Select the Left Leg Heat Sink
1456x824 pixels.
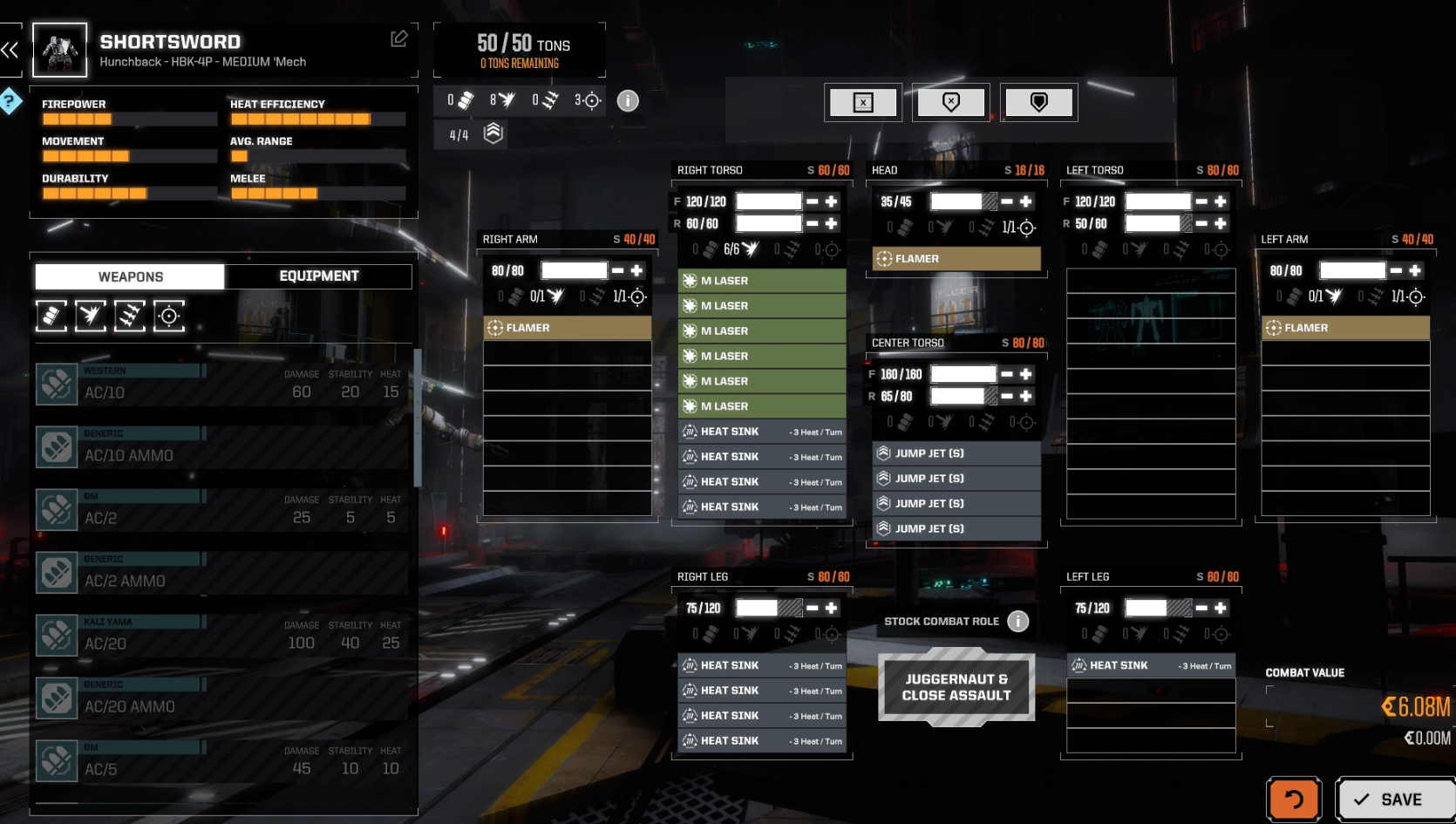[1151, 665]
